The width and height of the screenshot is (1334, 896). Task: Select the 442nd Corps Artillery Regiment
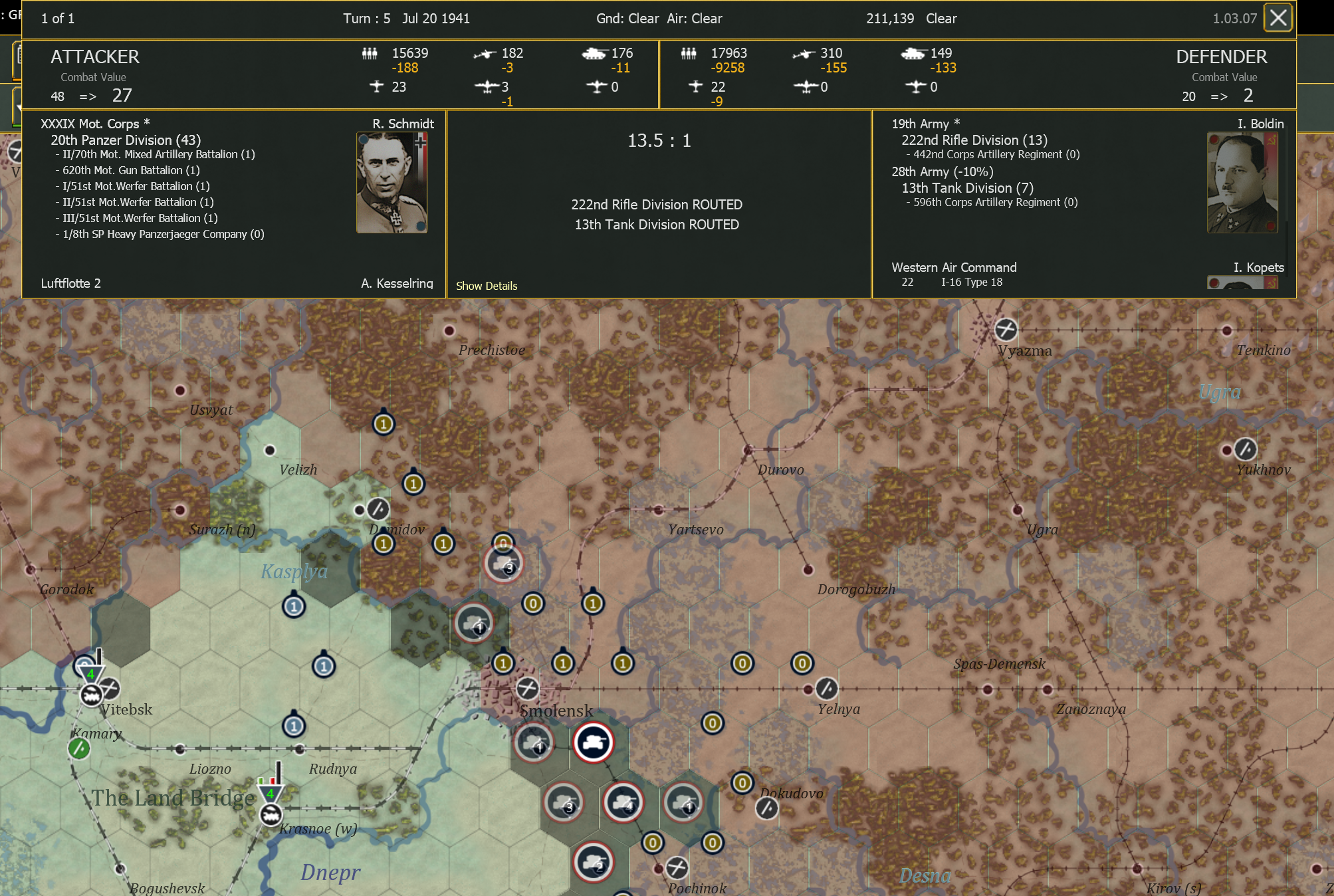[x=996, y=154]
